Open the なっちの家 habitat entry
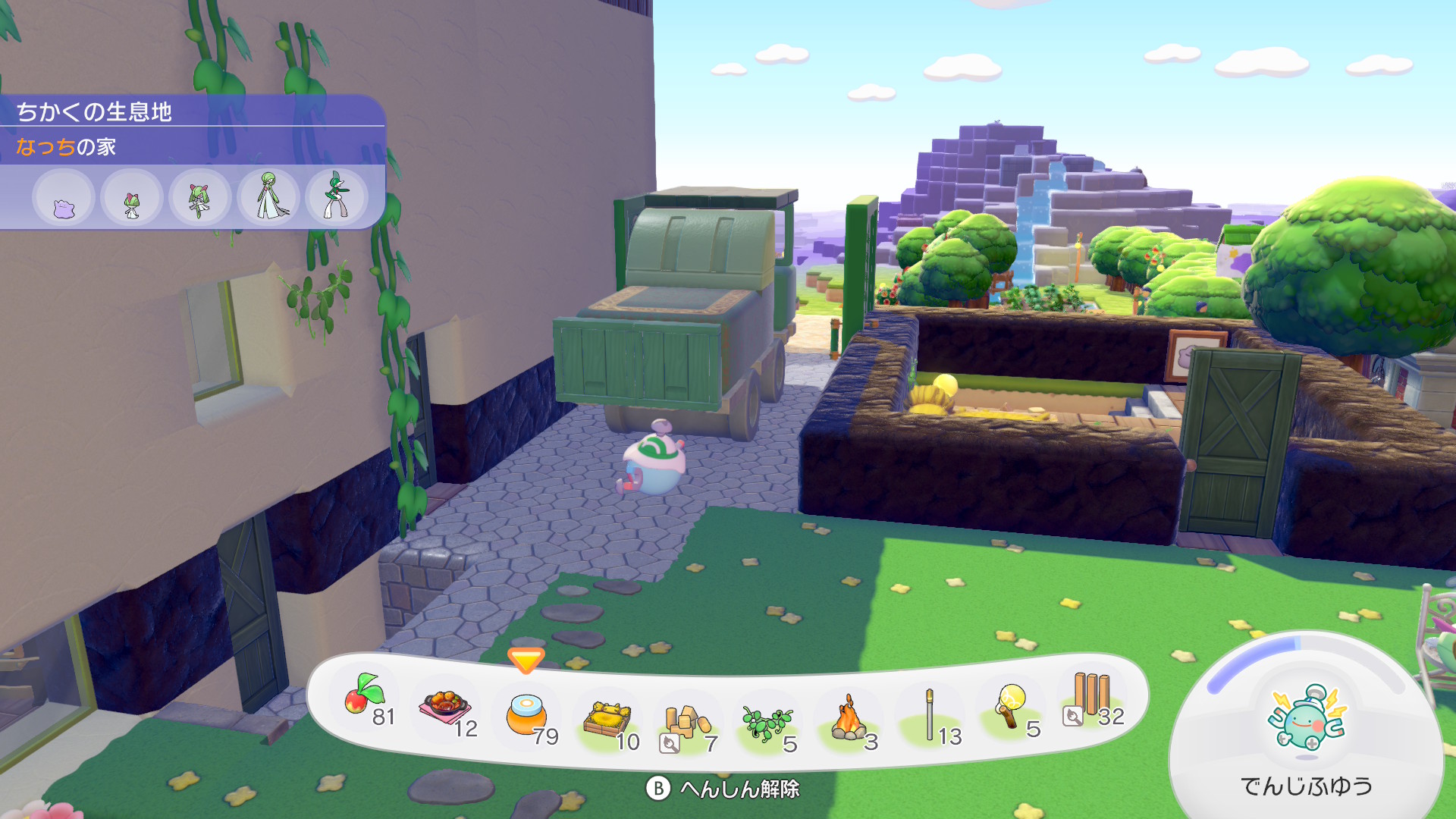The width and height of the screenshot is (1456, 819). click(x=67, y=146)
